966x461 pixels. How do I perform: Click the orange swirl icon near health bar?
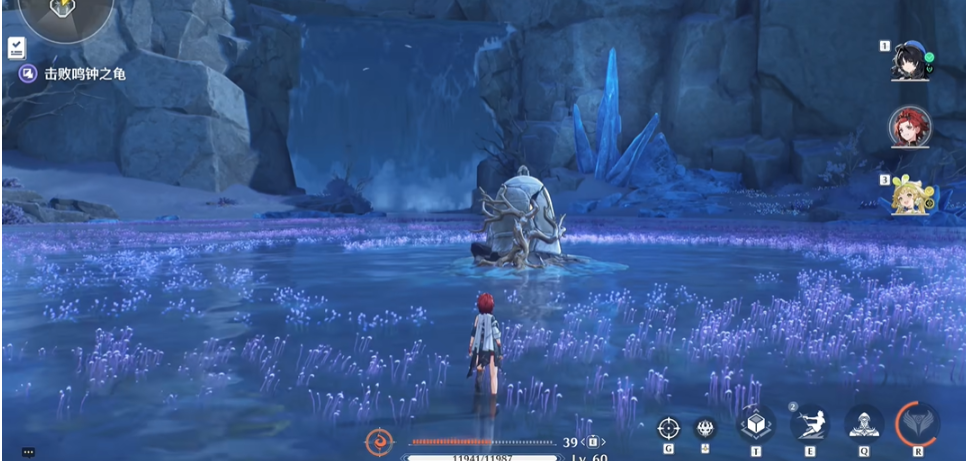pos(380,440)
